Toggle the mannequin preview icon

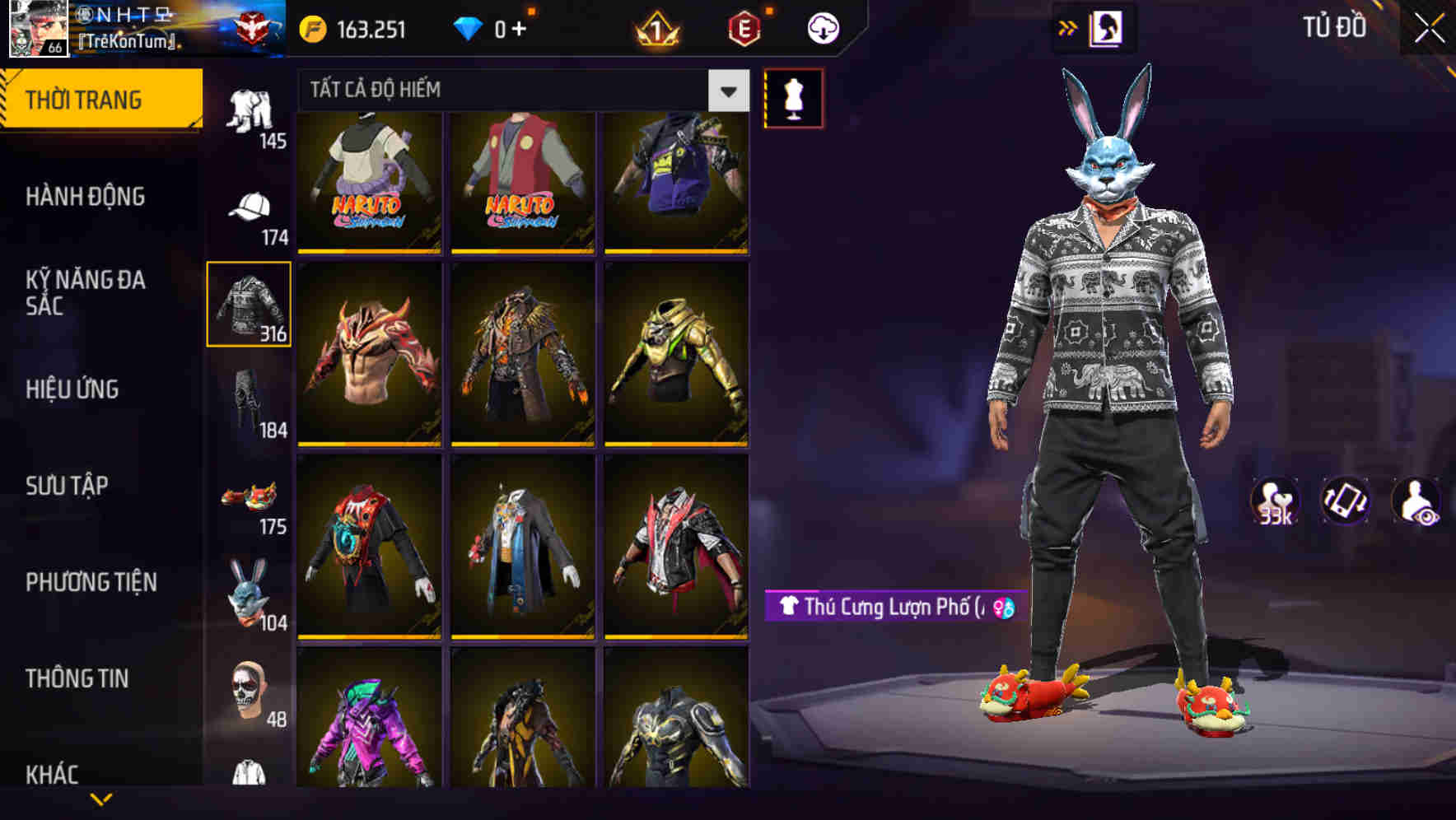click(794, 96)
